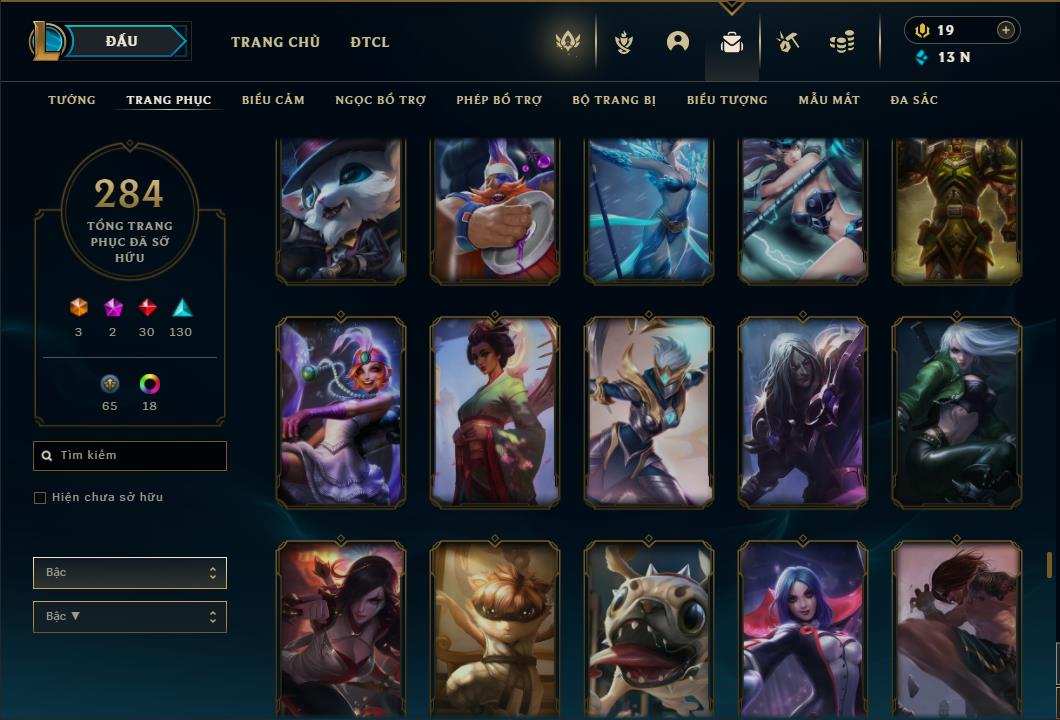
Task: Select the NGỌC BỔ TRỢ tab
Action: 380,100
